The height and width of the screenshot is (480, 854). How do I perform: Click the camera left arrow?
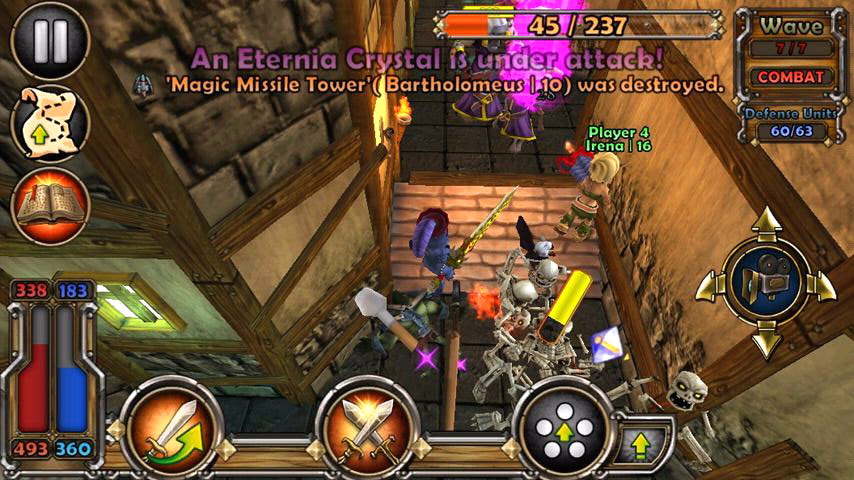coord(707,284)
